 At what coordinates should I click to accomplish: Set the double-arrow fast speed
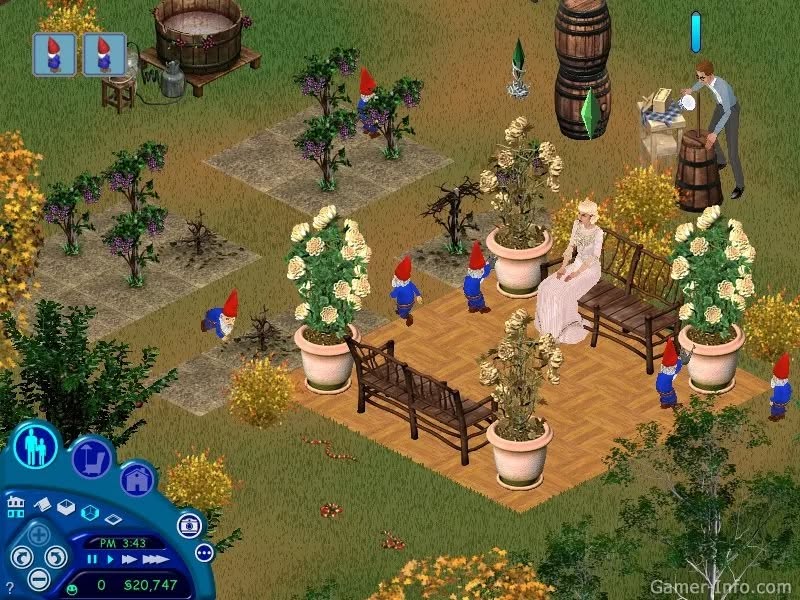coord(128,560)
